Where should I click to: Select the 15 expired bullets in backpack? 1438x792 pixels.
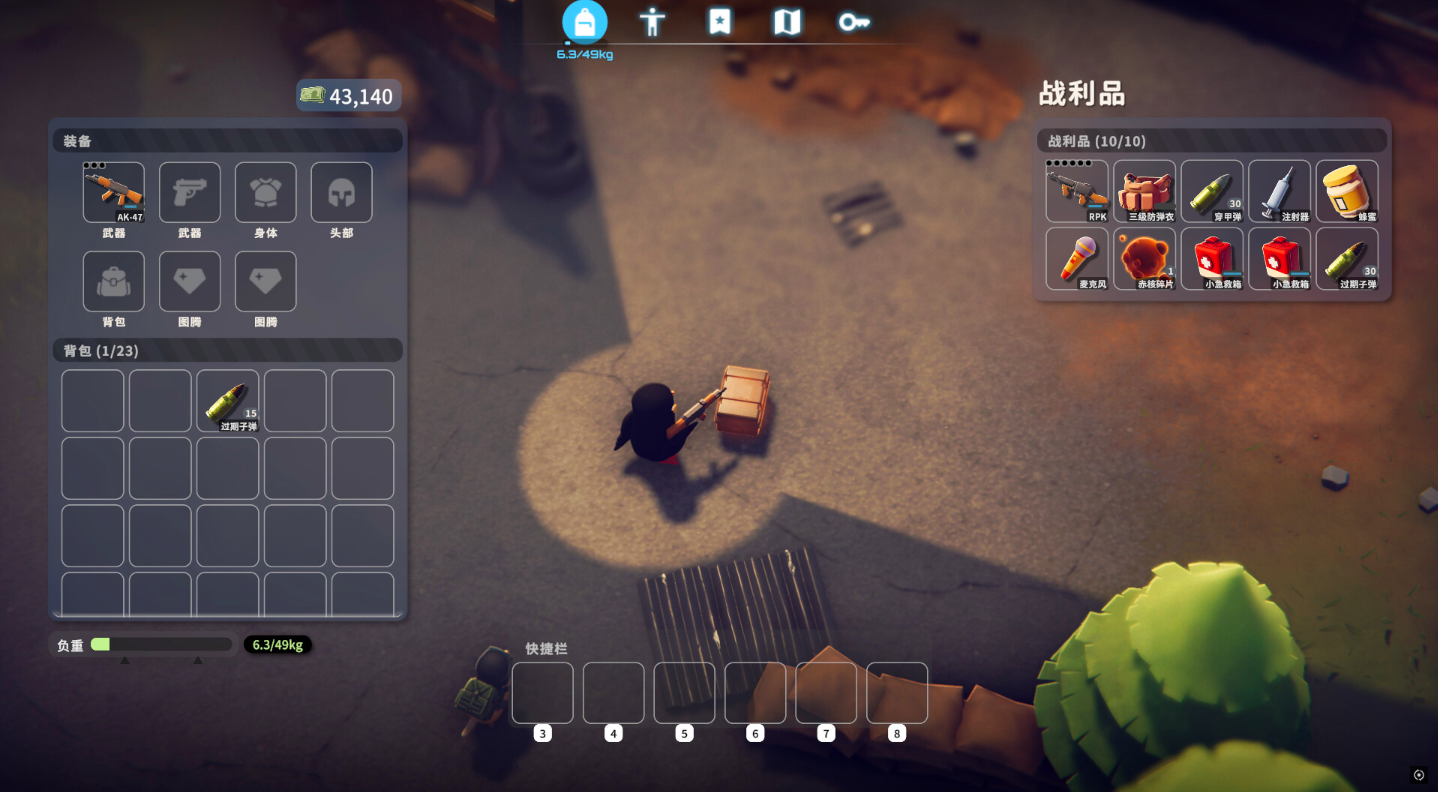coord(228,401)
